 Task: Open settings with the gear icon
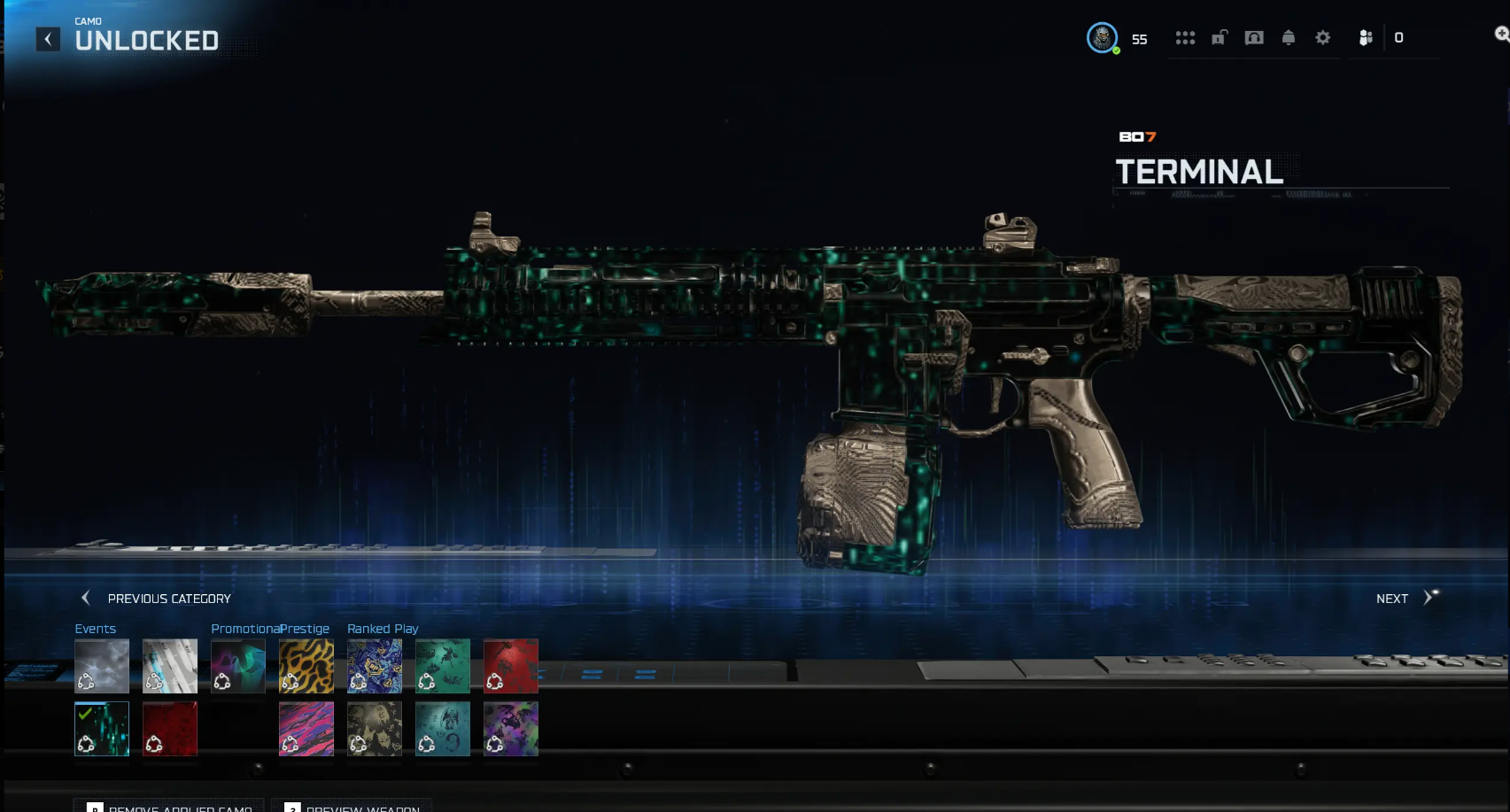click(1323, 38)
